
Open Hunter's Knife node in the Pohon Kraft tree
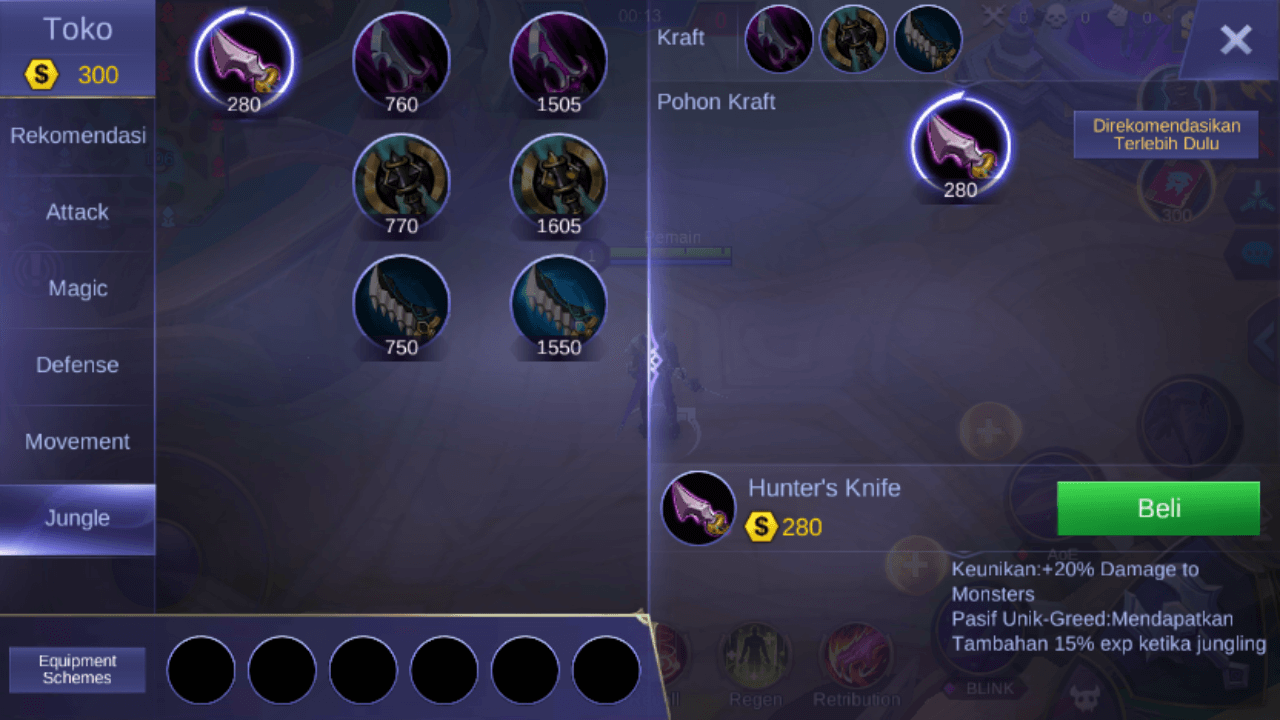pyautogui.click(x=960, y=145)
